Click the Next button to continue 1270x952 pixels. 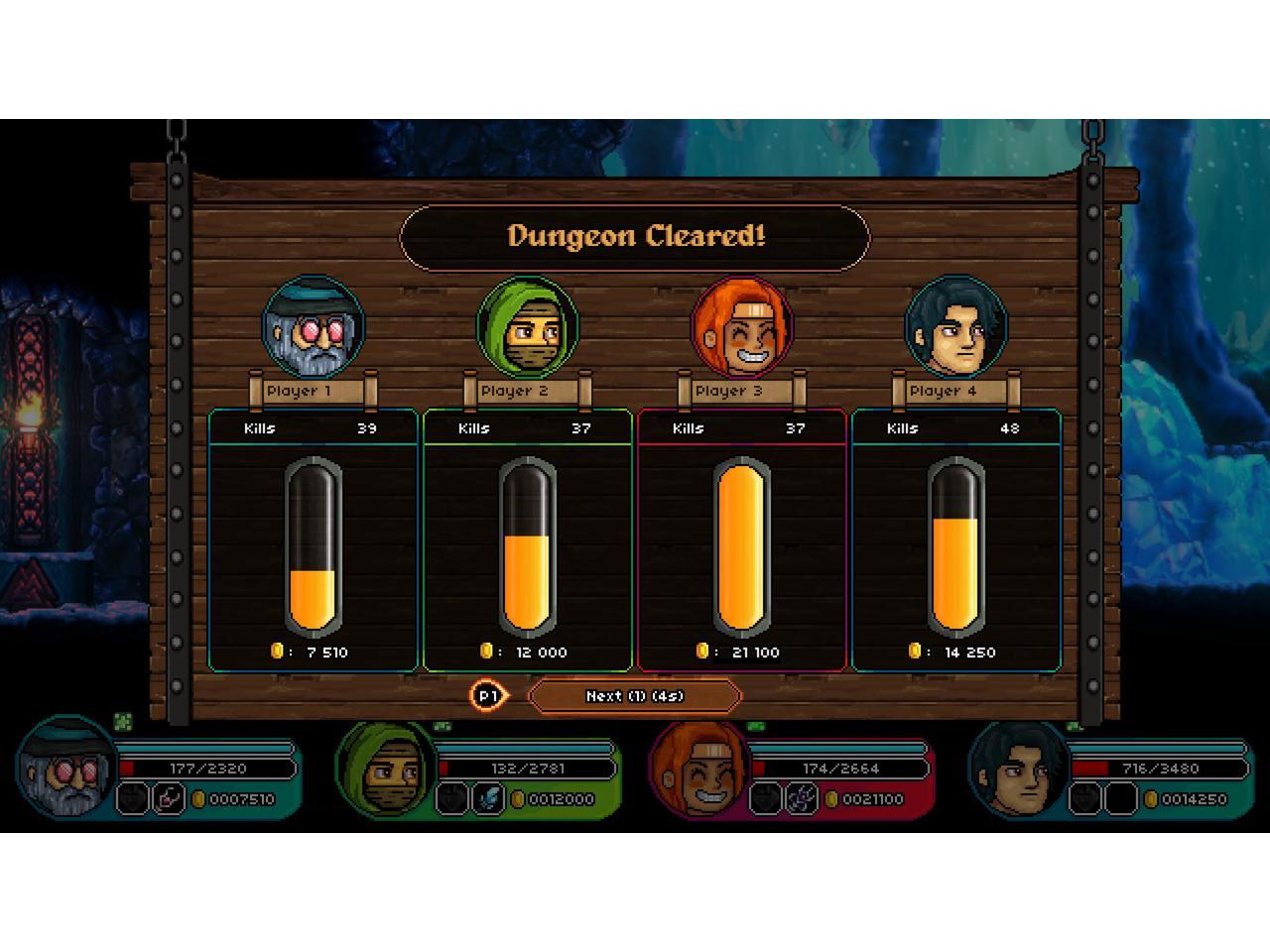pos(634,696)
